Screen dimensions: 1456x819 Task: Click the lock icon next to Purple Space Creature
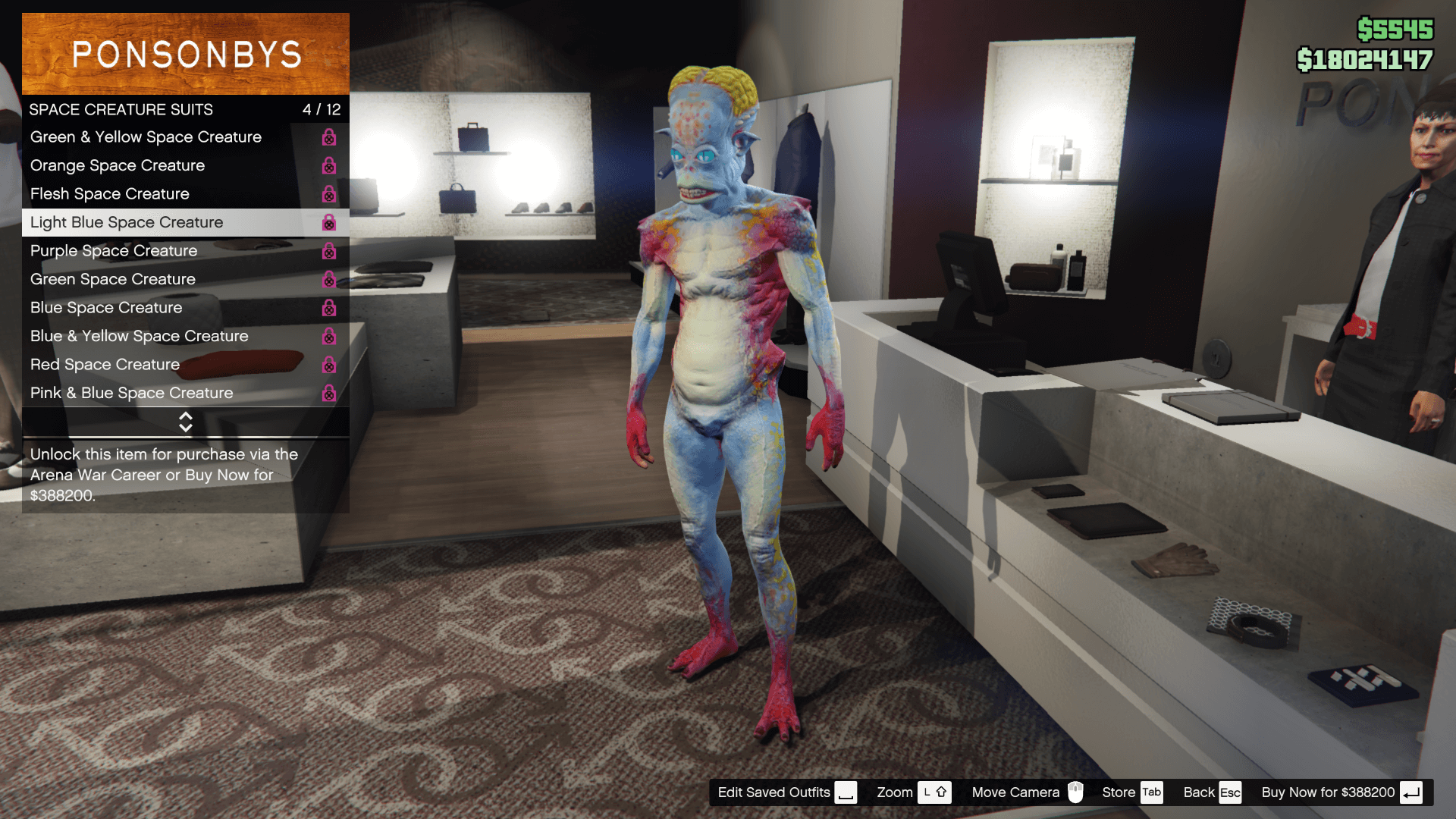pos(328,251)
